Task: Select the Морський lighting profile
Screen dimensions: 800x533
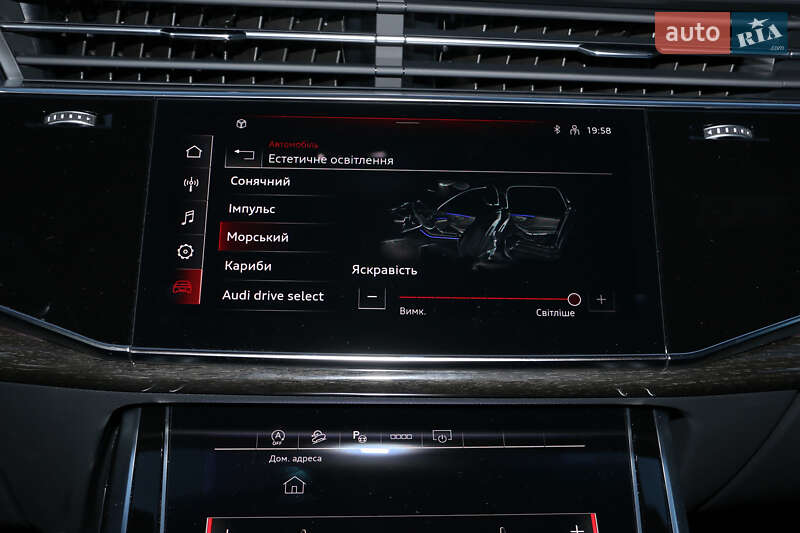Action: coord(257,237)
